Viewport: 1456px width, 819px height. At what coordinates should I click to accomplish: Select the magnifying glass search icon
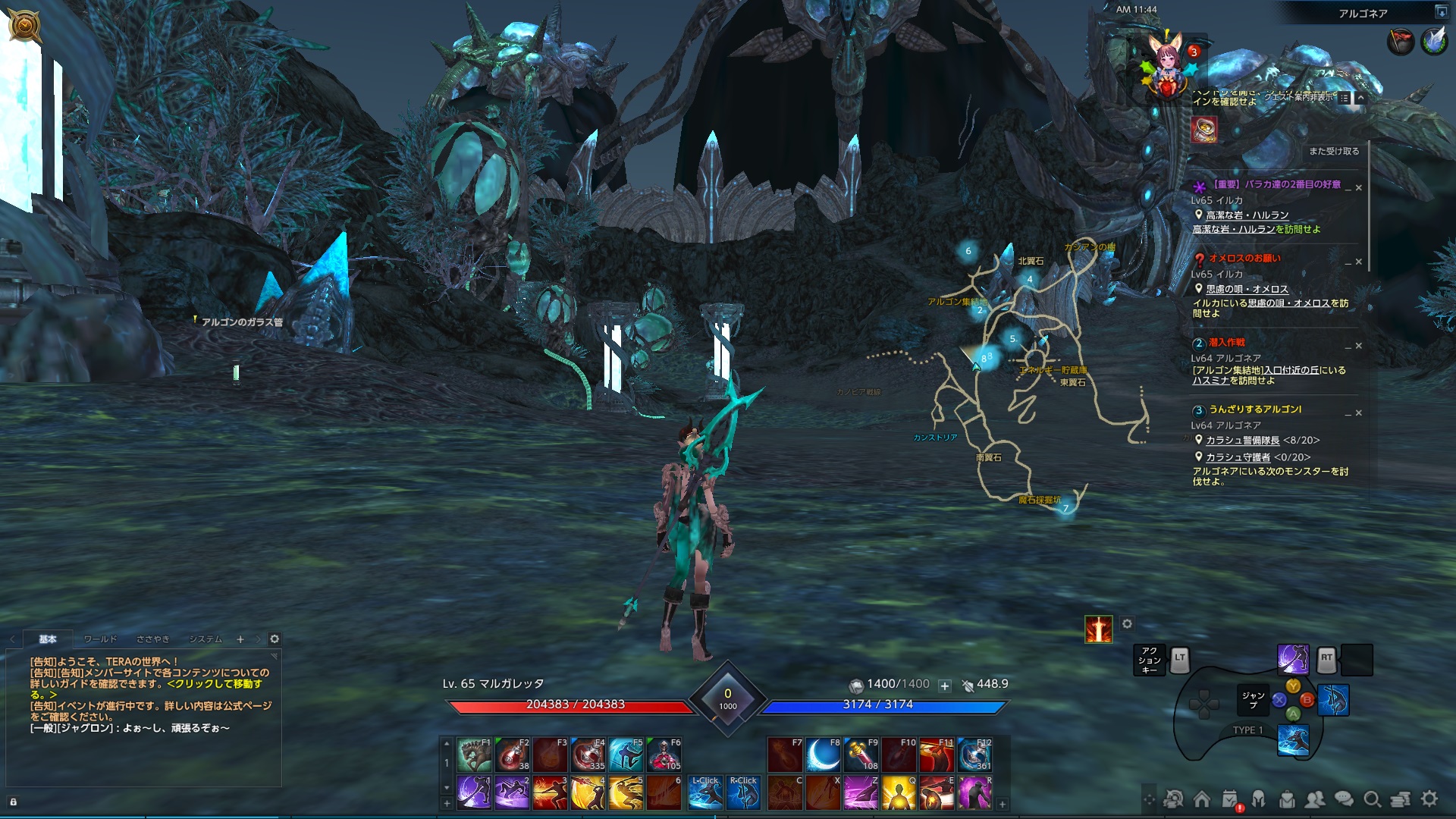[1372, 800]
